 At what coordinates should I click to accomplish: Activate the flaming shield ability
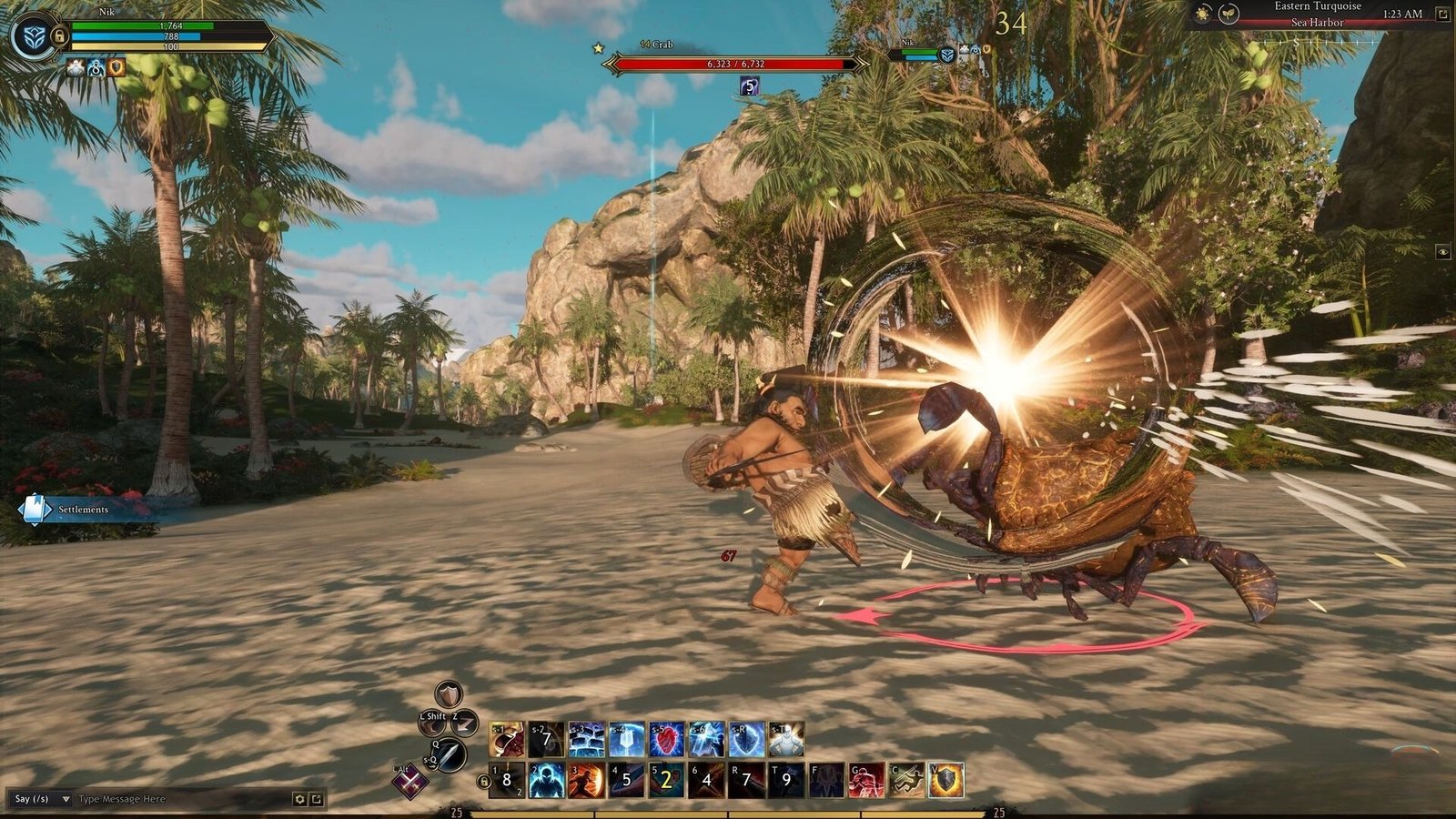[x=946, y=780]
